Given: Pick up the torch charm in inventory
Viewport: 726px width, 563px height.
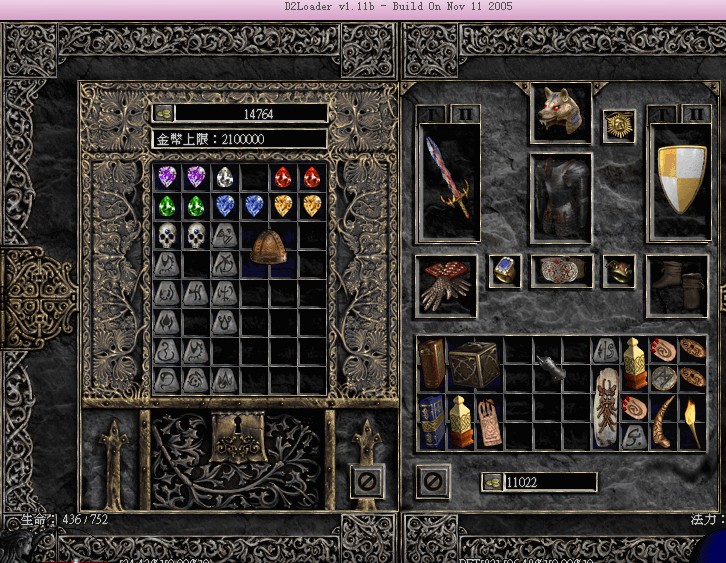Looking at the screenshot, I should 692,421.
